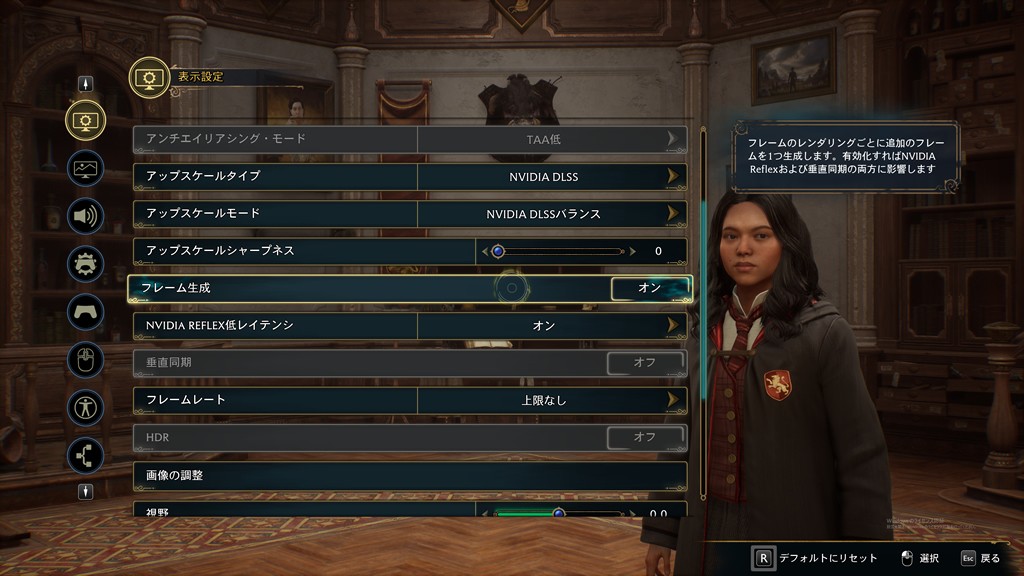Viewport: 1024px width, 576px height.
Task: Change the フレームレート limit option
Action: (x=673, y=400)
